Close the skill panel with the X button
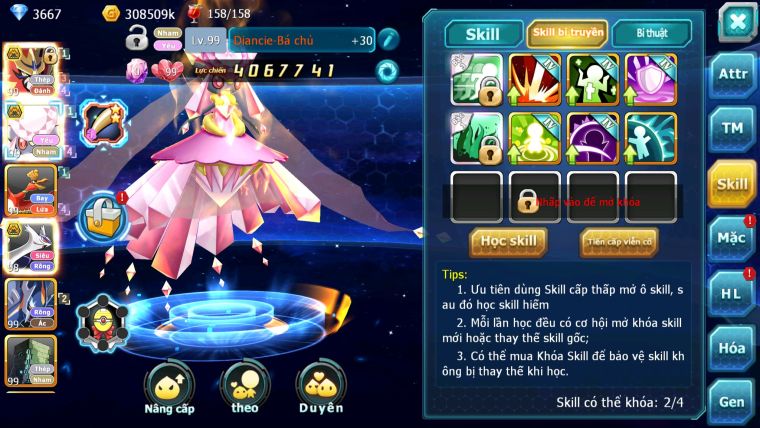The image size is (760, 428). [x=737, y=21]
